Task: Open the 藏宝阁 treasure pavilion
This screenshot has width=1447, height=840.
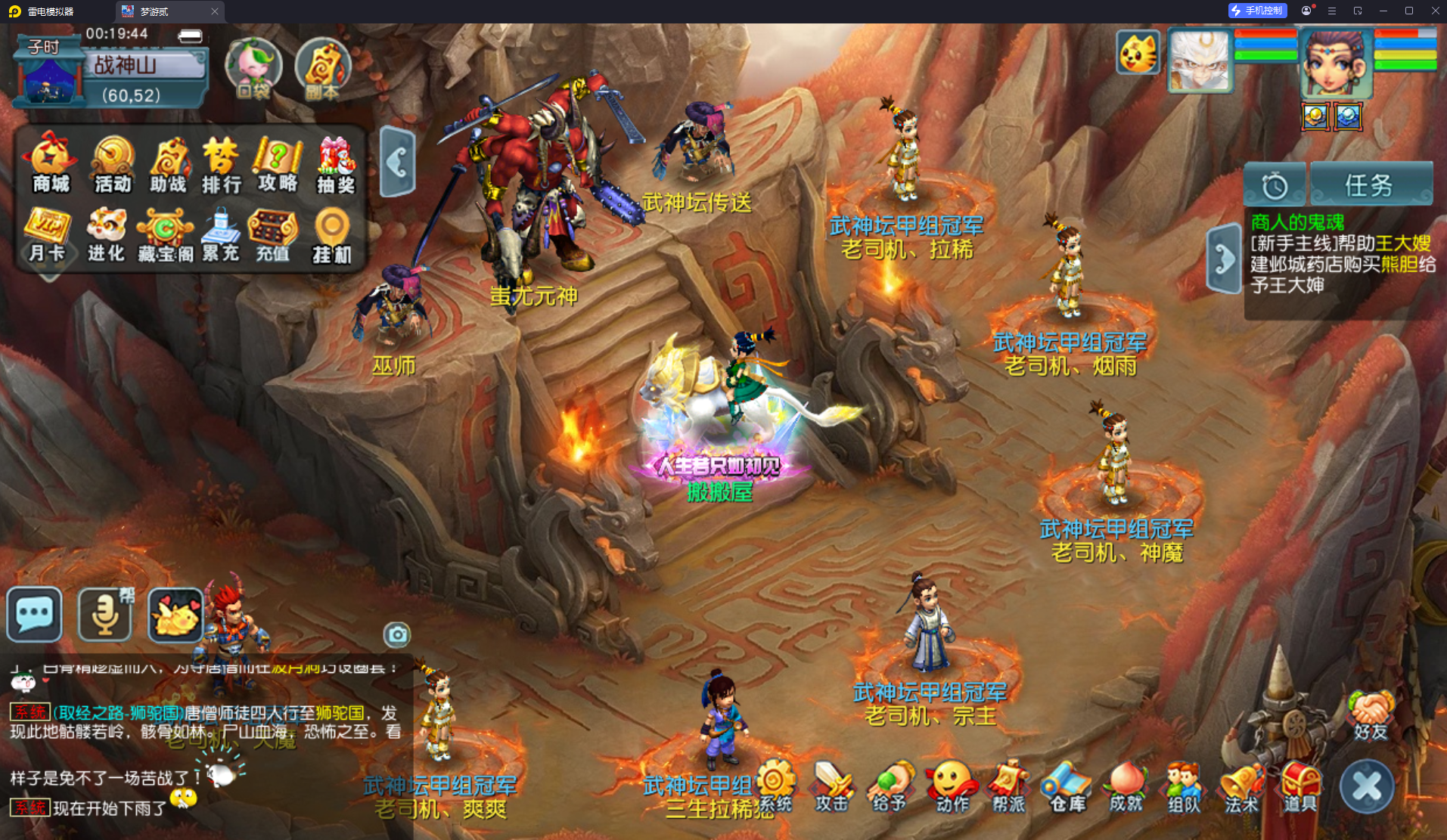Action: tap(165, 234)
